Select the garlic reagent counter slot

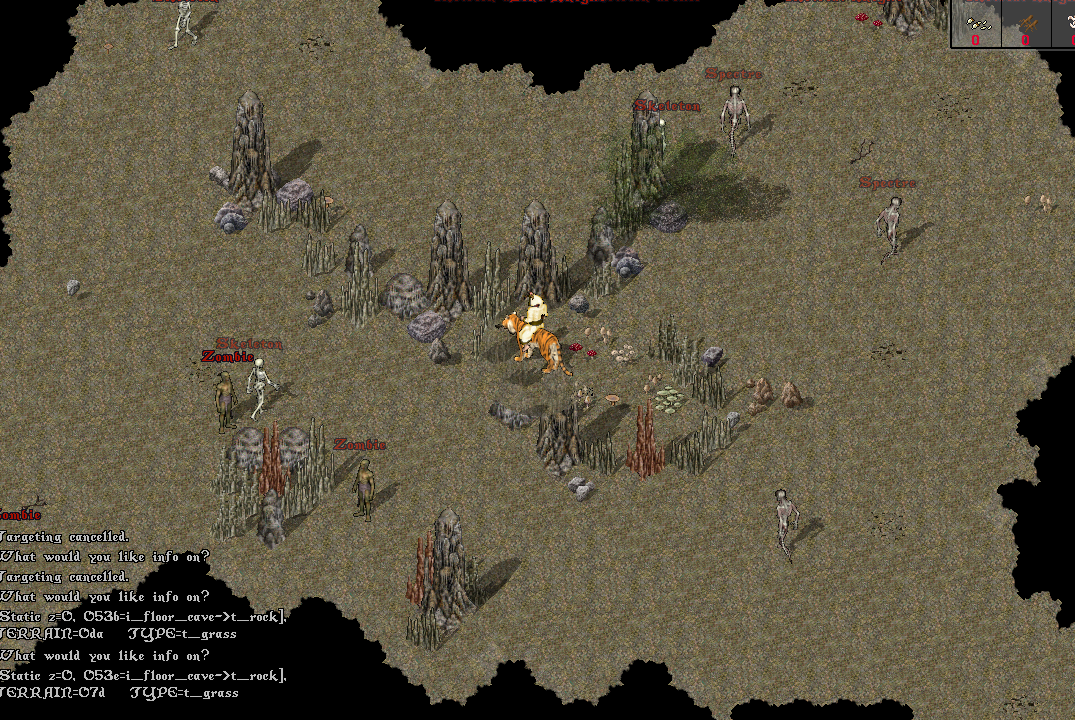point(976,25)
